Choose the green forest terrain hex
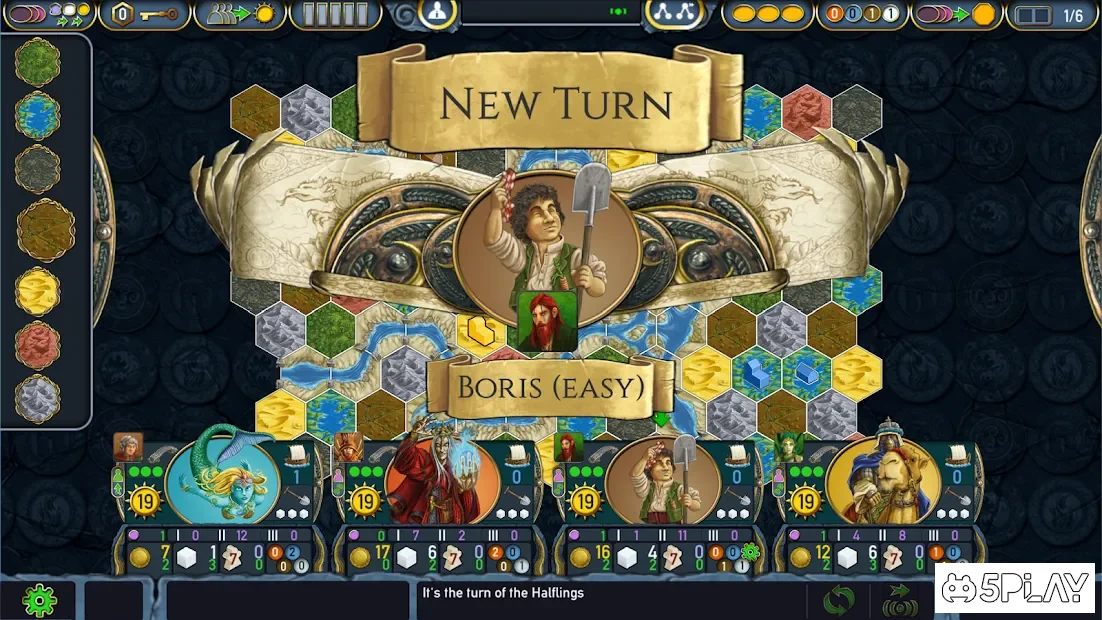The height and width of the screenshot is (620, 1102). pyautogui.click(x=38, y=62)
